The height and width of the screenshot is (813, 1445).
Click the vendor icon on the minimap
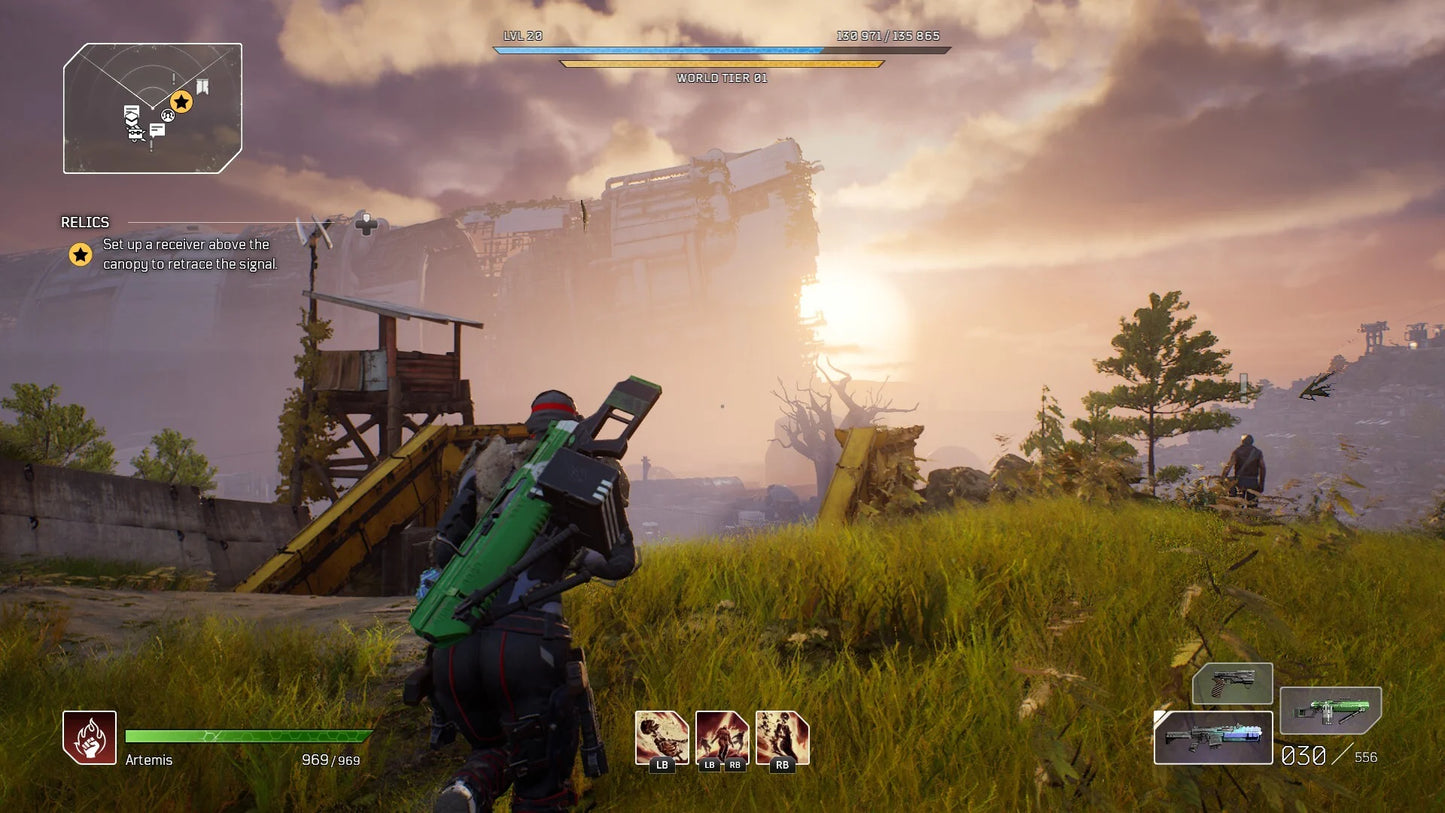tap(135, 133)
